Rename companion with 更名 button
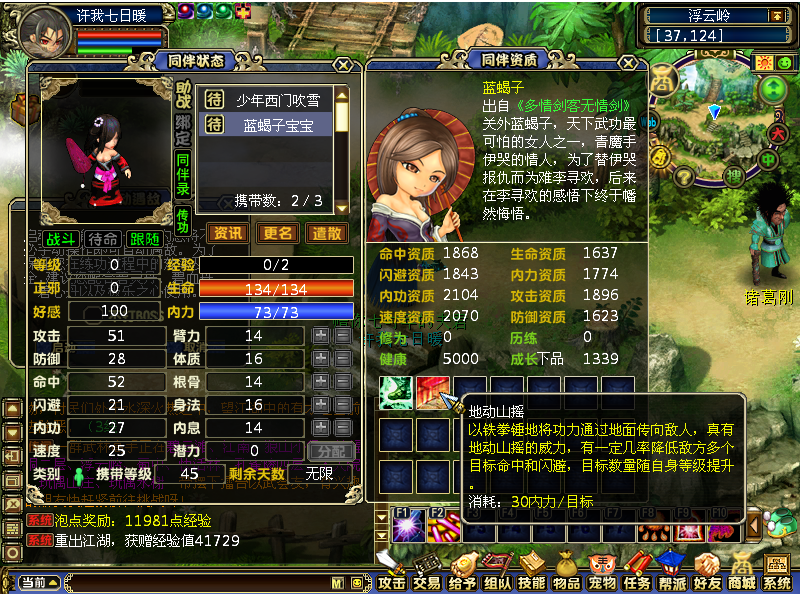Image resolution: width=800 pixels, height=594 pixels. (278, 233)
